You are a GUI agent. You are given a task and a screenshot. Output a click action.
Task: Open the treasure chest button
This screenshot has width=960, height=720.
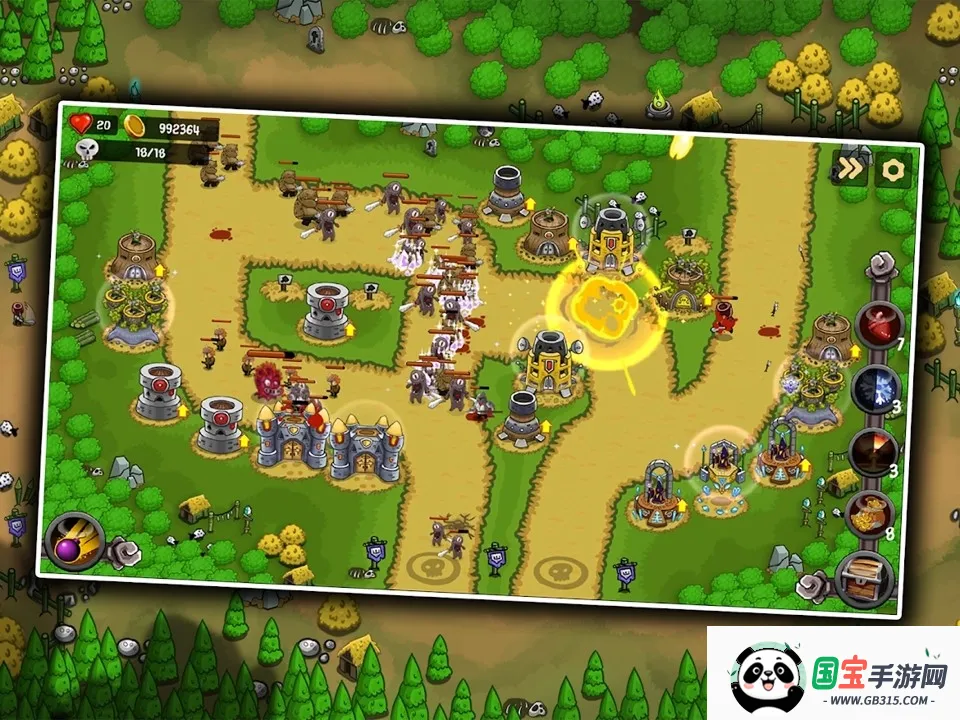click(864, 580)
